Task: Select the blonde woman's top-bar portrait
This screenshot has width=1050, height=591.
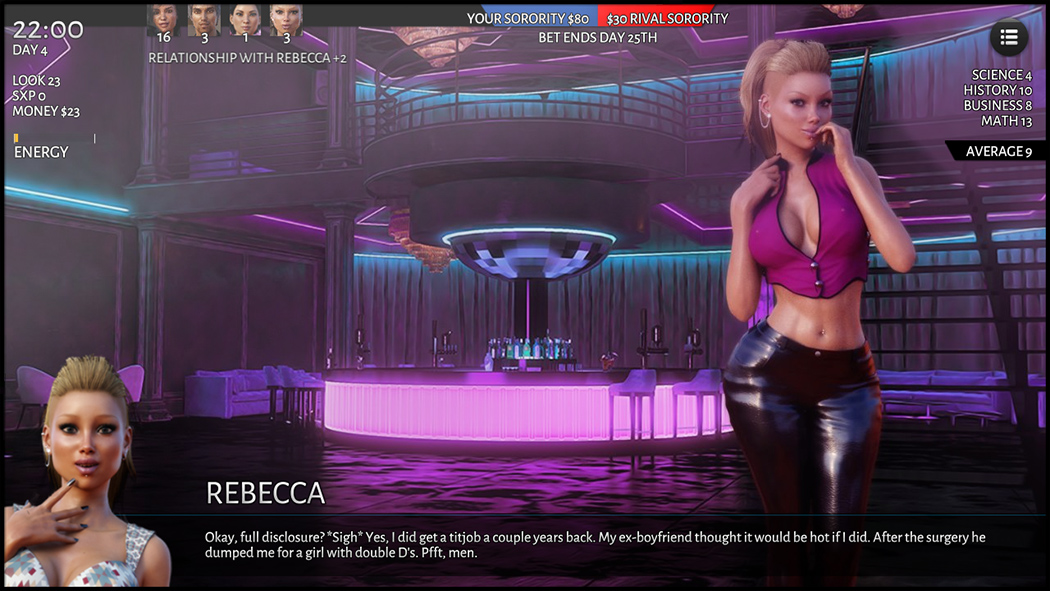Action: [286, 18]
